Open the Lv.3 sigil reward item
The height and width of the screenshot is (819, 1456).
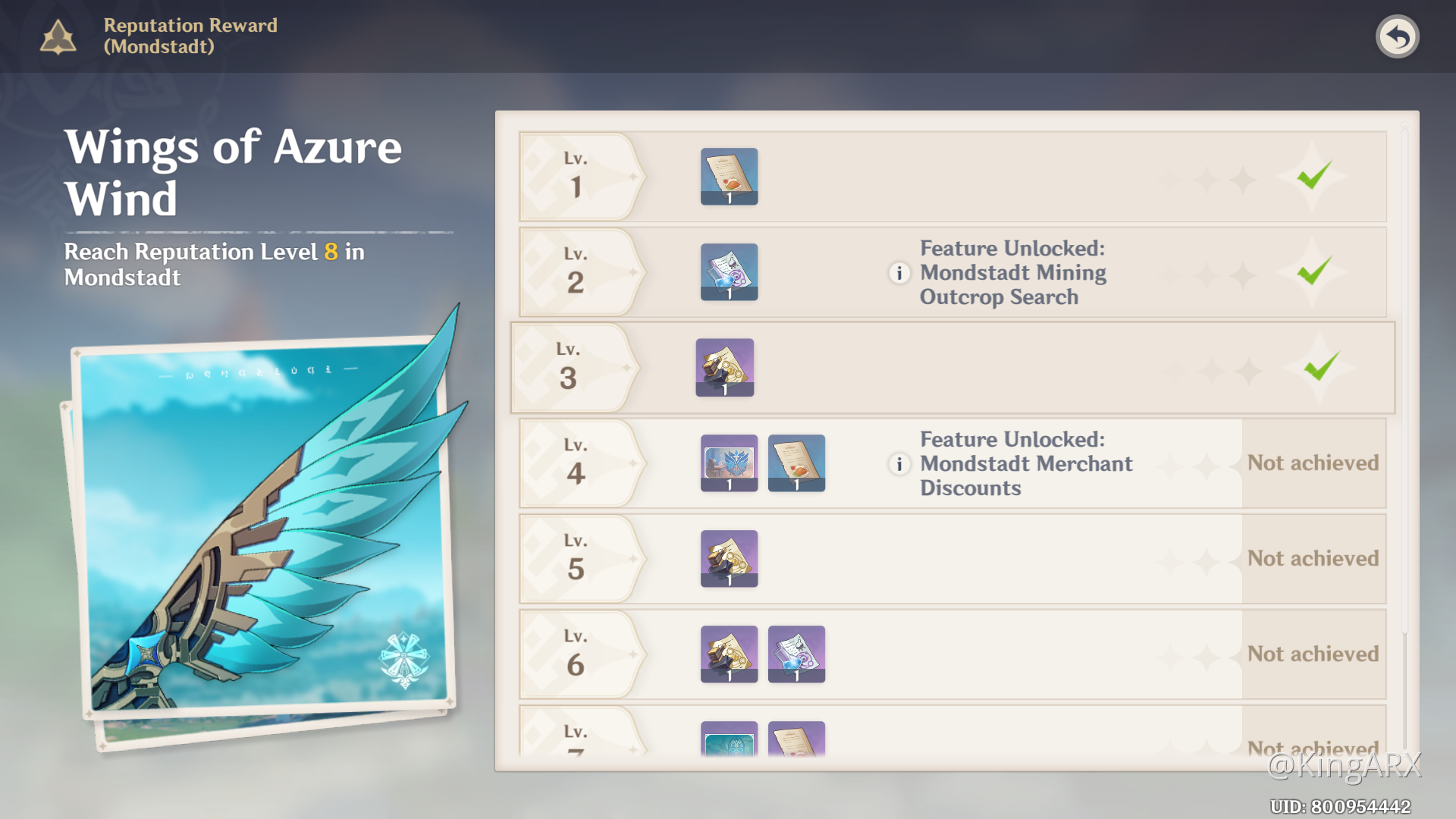[x=724, y=367]
